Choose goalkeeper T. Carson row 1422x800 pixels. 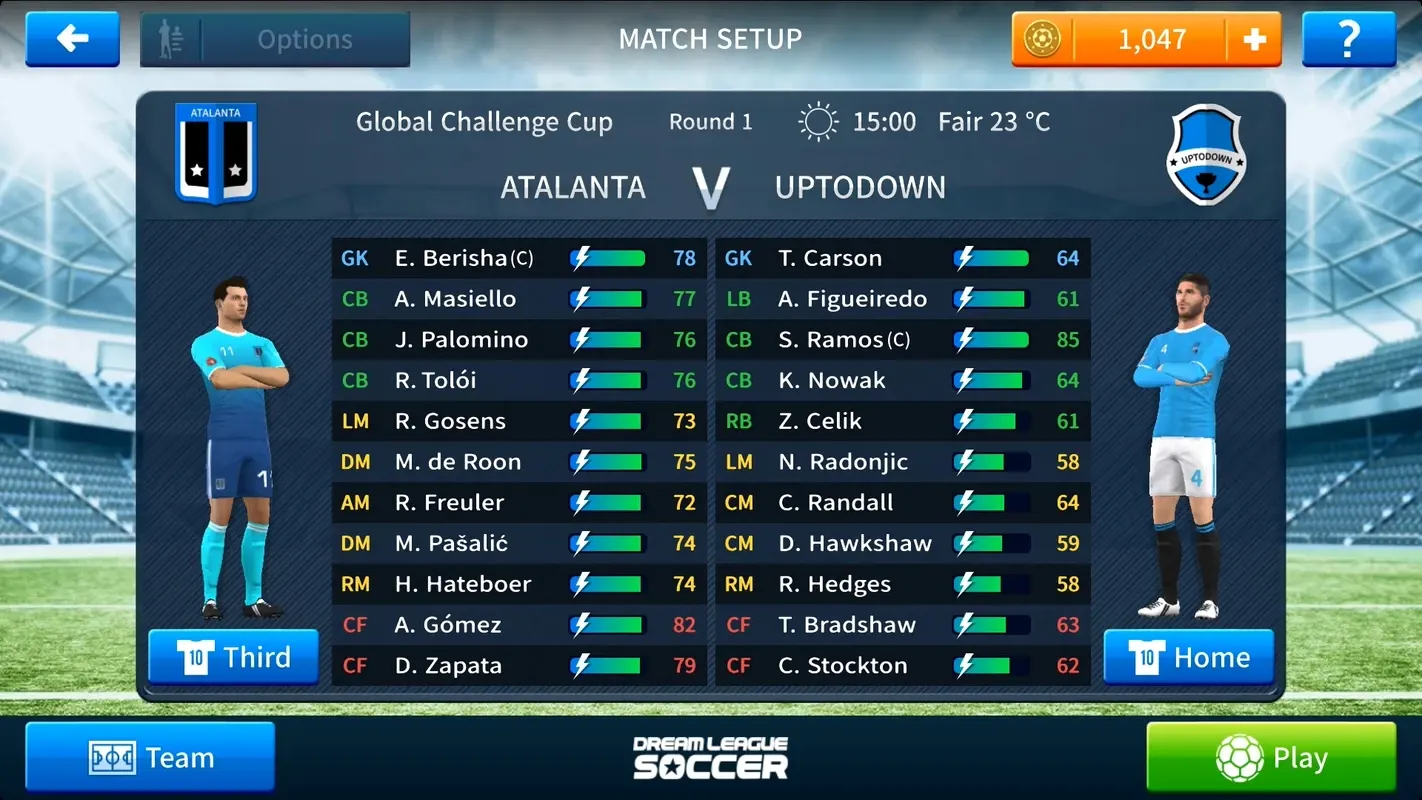(x=903, y=258)
